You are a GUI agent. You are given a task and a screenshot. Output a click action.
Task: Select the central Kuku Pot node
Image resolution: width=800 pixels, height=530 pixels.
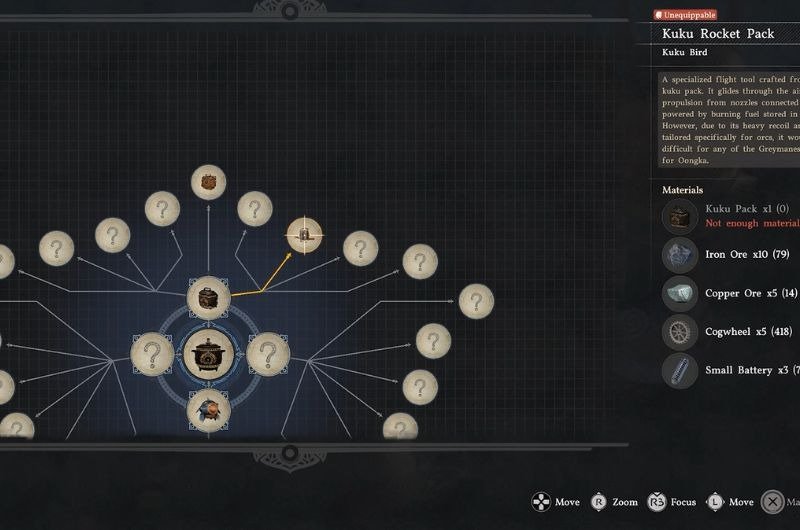click(x=209, y=355)
